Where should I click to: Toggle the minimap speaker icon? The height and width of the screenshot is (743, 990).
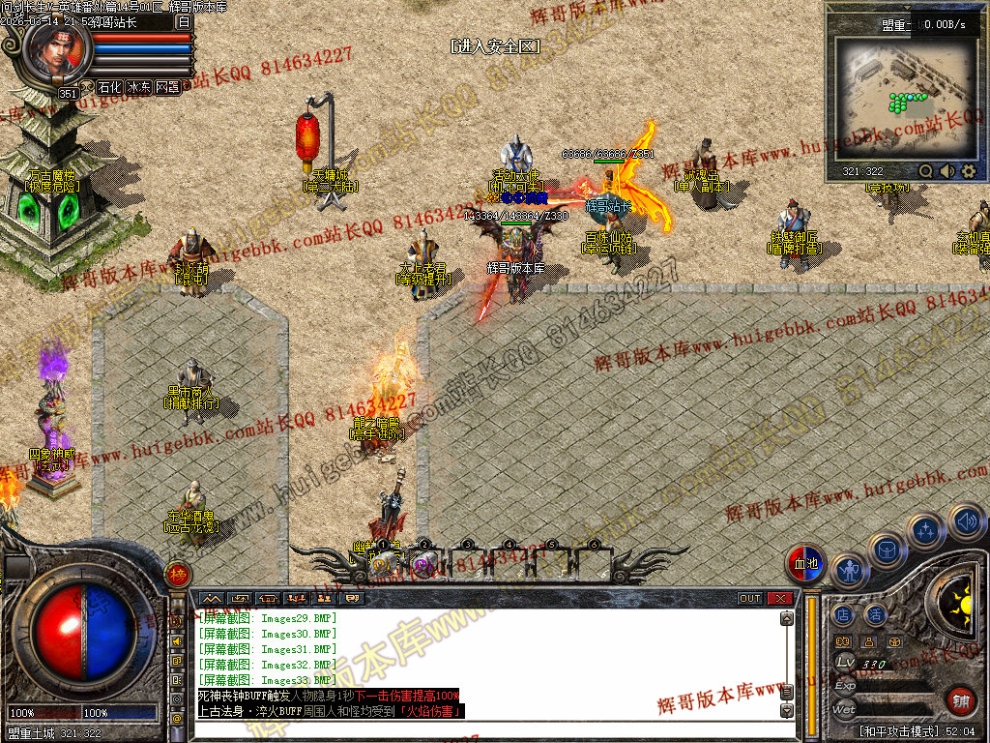pos(947,171)
